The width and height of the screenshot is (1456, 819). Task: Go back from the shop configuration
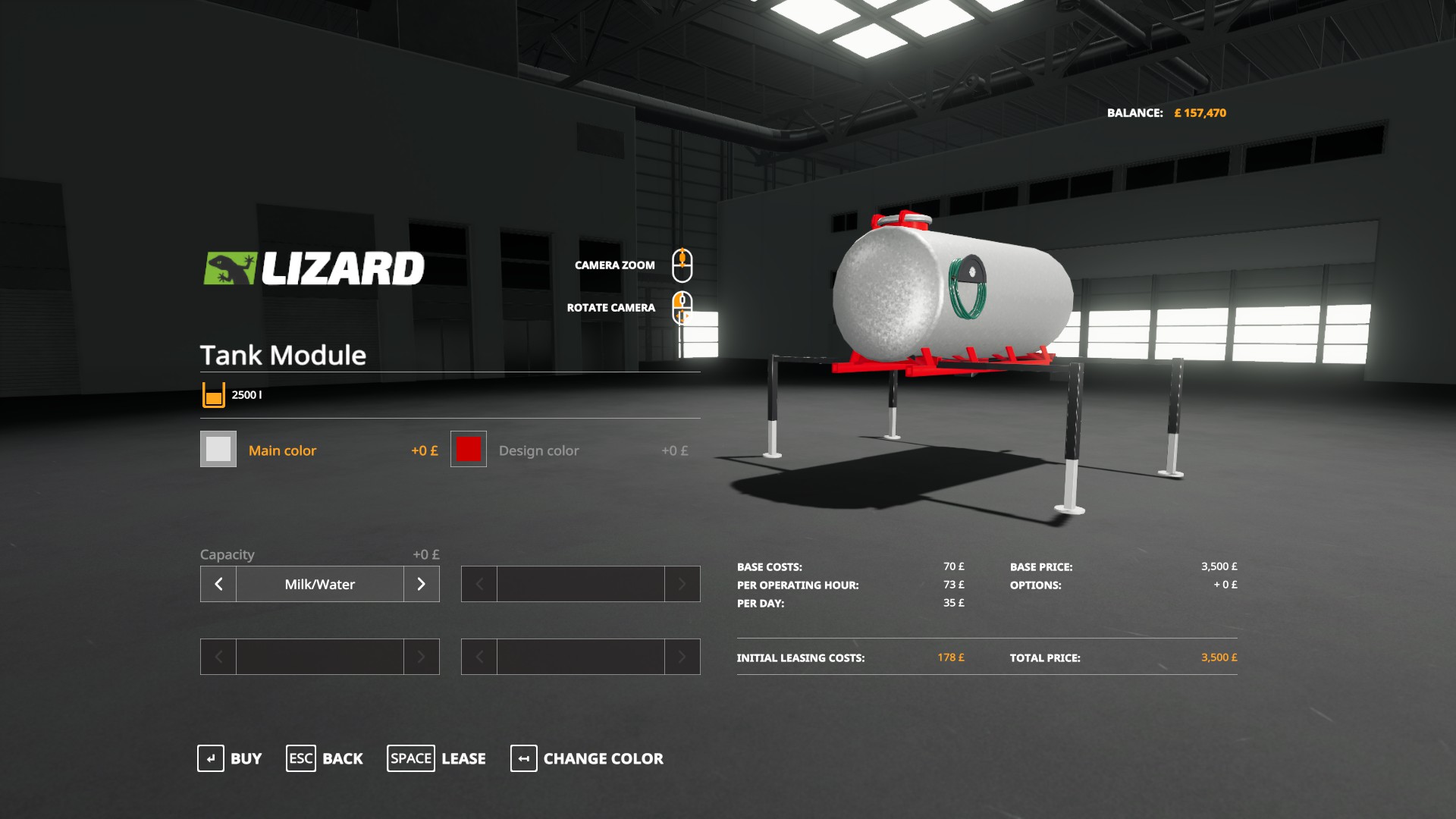tap(325, 758)
